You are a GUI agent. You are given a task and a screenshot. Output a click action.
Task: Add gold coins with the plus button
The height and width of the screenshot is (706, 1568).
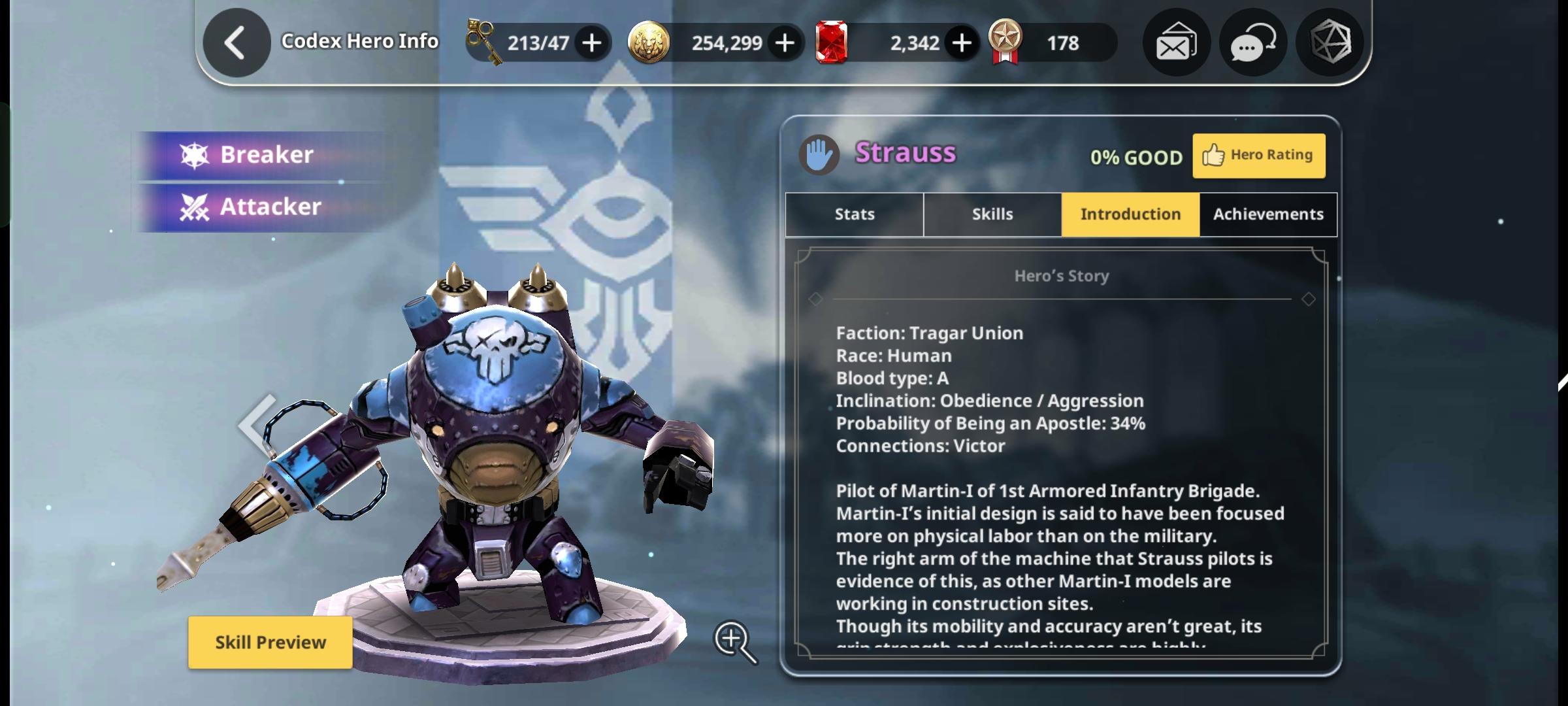[785, 43]
